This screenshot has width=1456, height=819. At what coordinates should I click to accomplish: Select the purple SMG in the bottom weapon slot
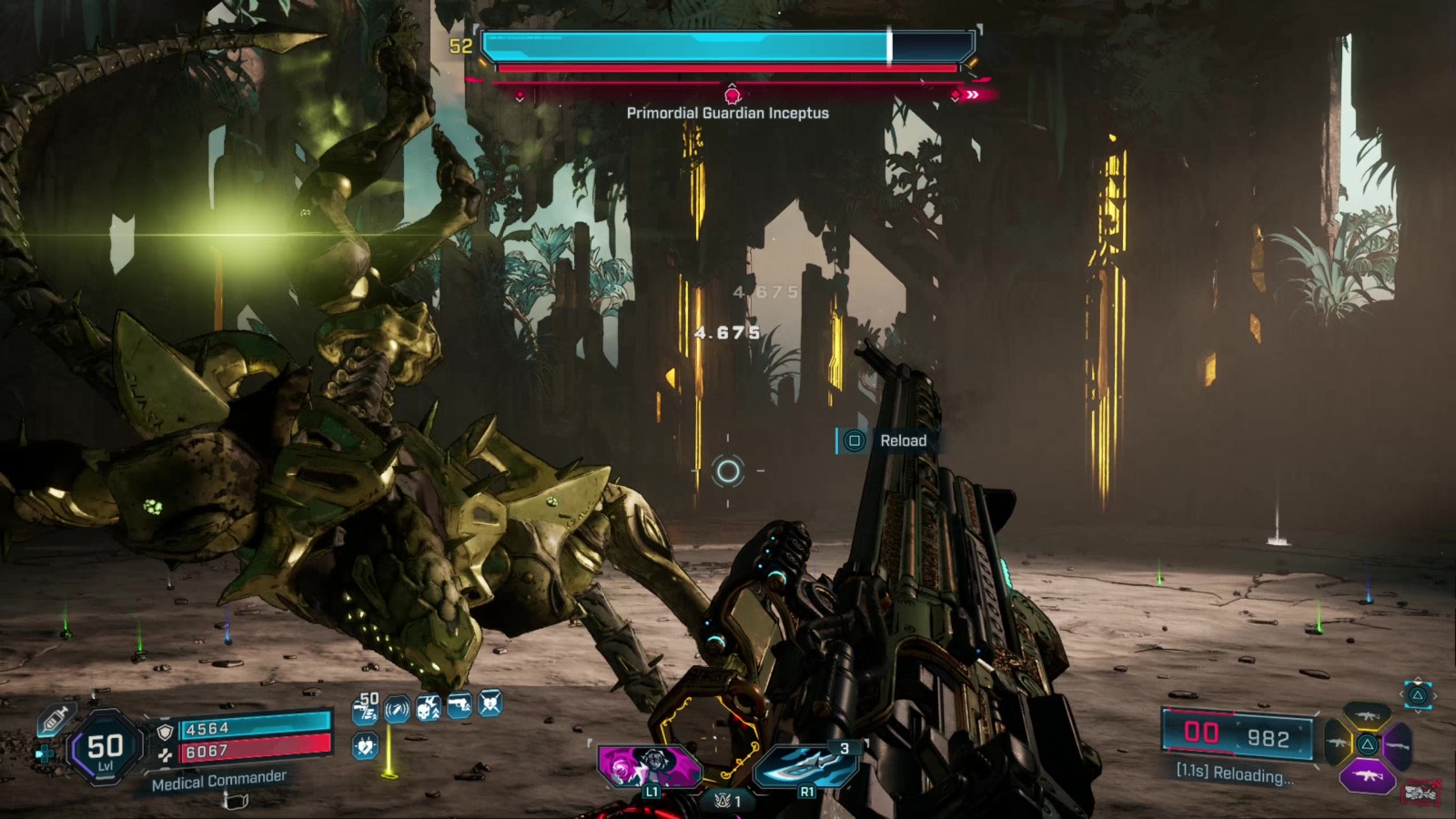[1368, 776]
